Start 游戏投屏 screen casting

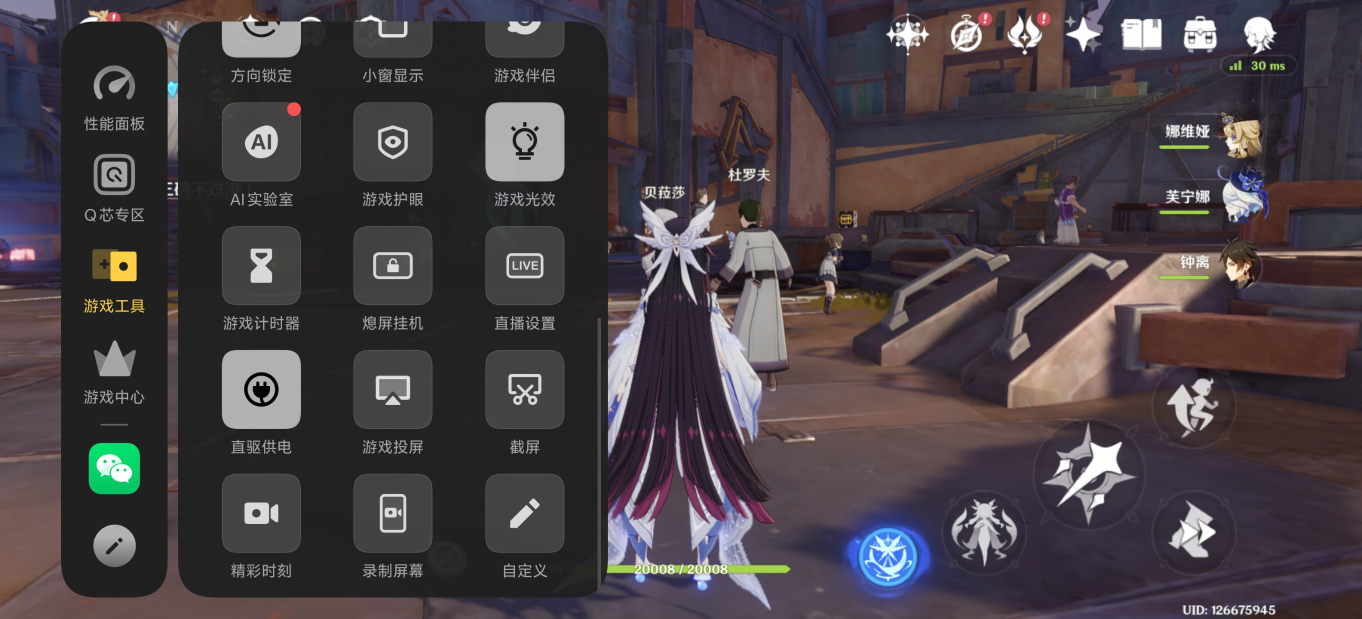tap(393, 390)
